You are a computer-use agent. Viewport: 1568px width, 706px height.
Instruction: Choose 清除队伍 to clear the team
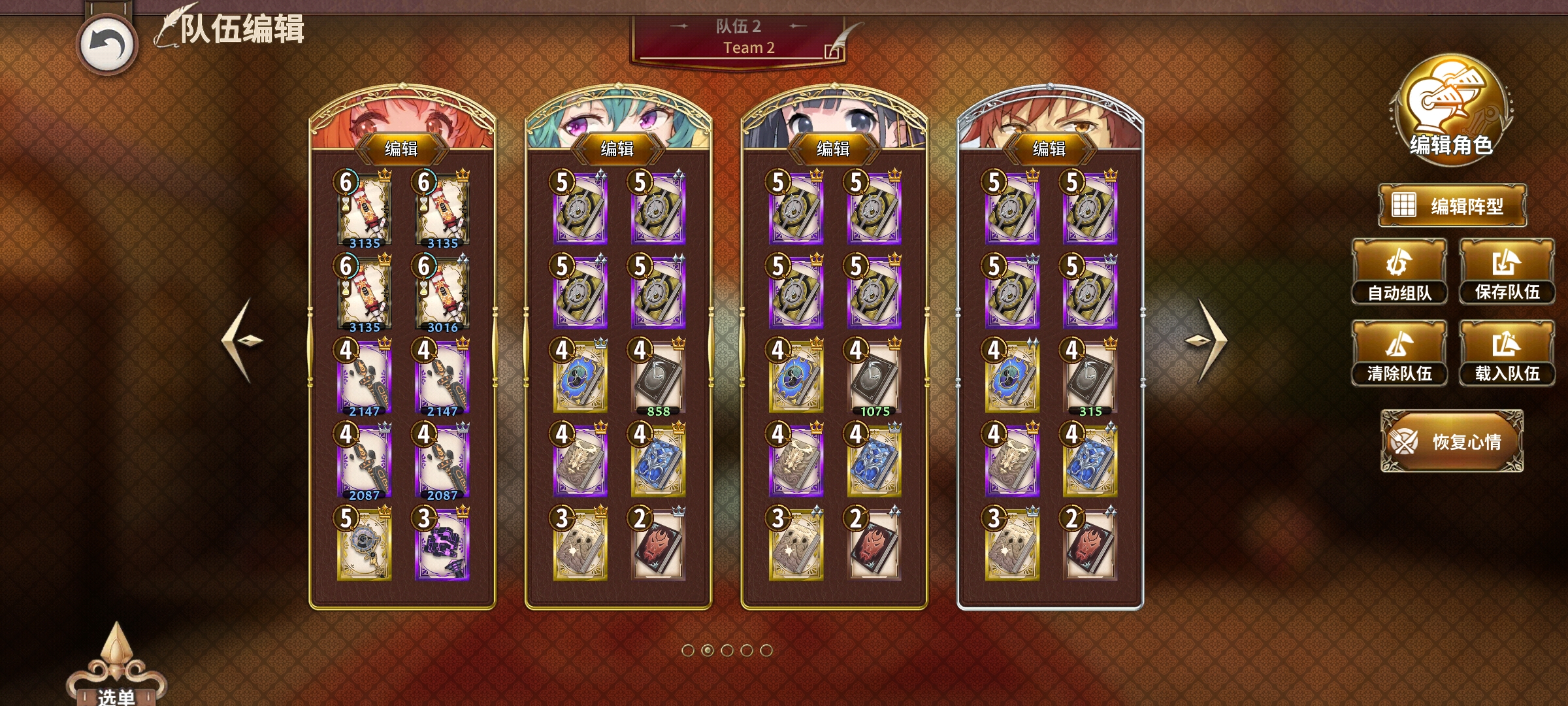[x=1399, y=354]
